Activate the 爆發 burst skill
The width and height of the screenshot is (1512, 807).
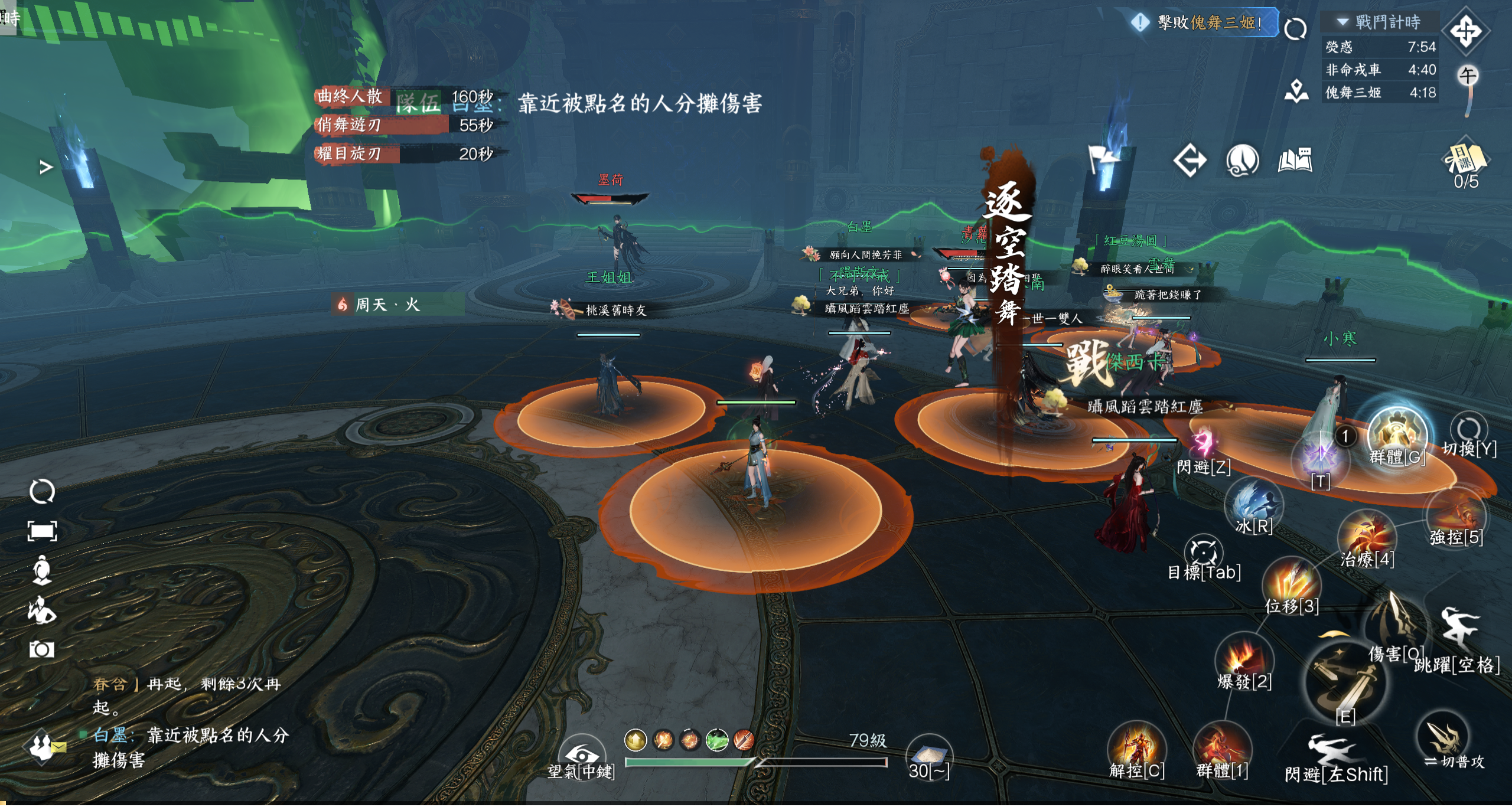coord(1243,659)
